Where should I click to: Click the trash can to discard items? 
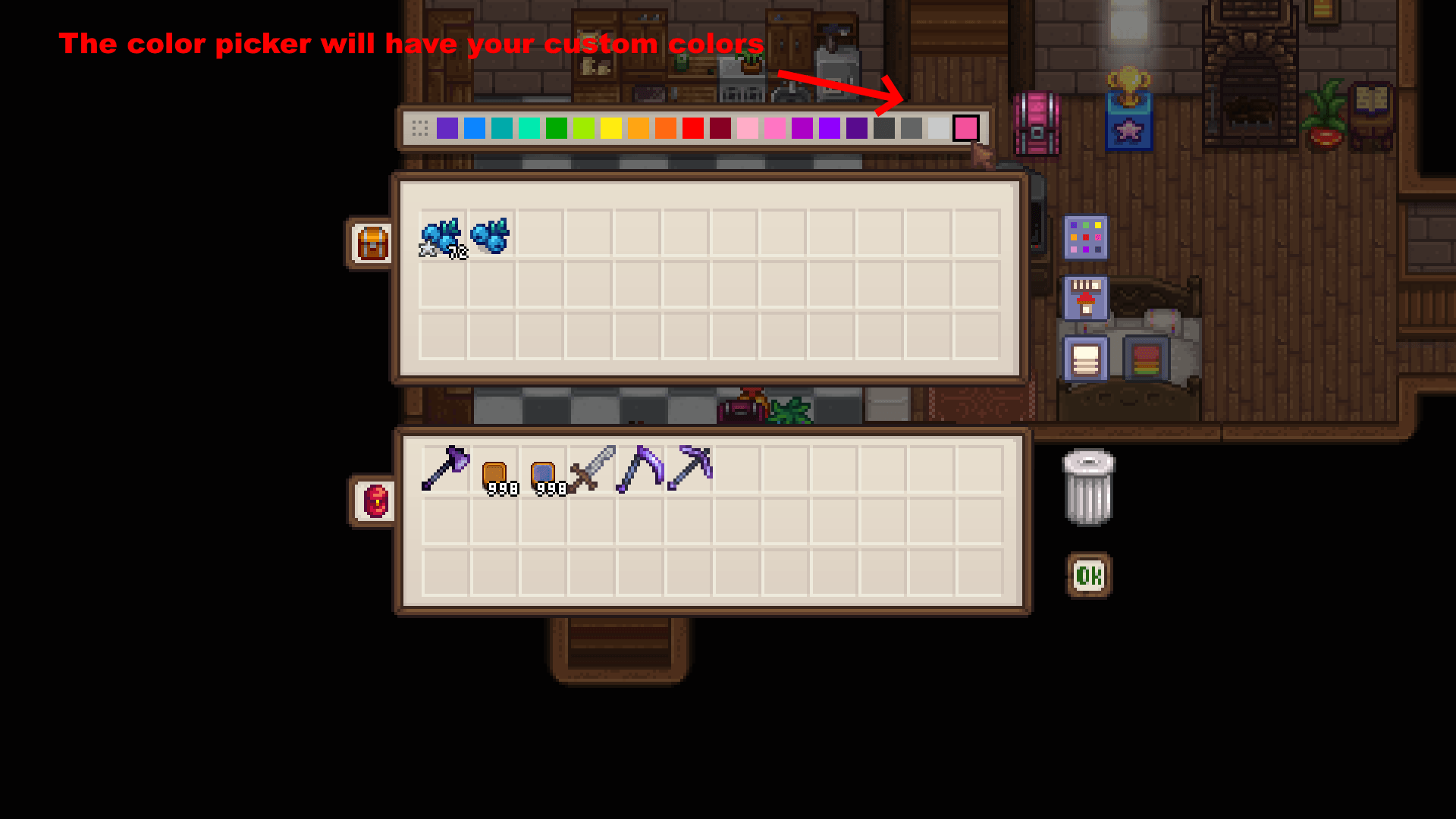click(x=1088, y=489)
